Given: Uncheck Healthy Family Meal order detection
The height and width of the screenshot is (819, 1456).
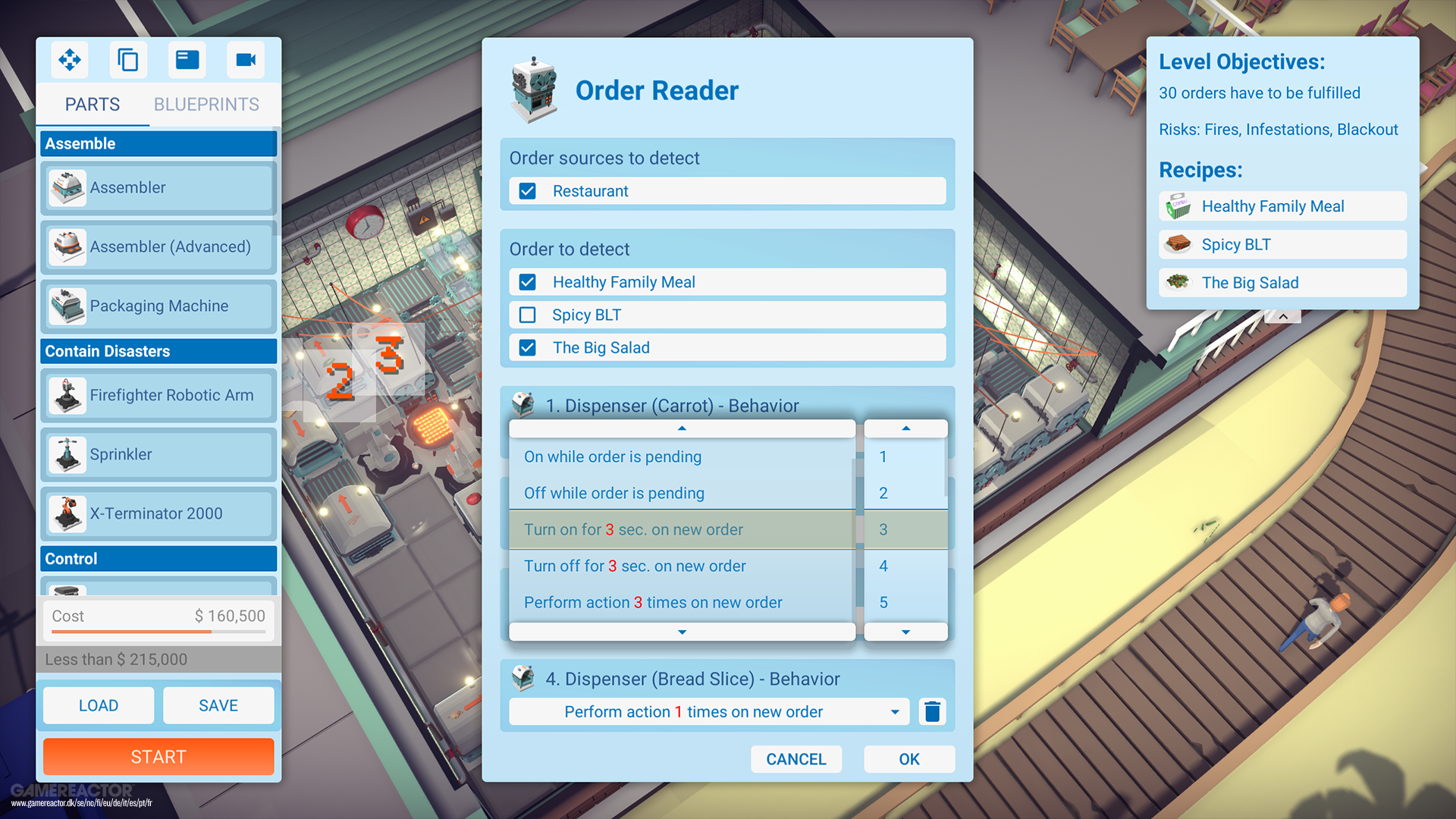Looking at the screenshot, I should tap(528, 282).
